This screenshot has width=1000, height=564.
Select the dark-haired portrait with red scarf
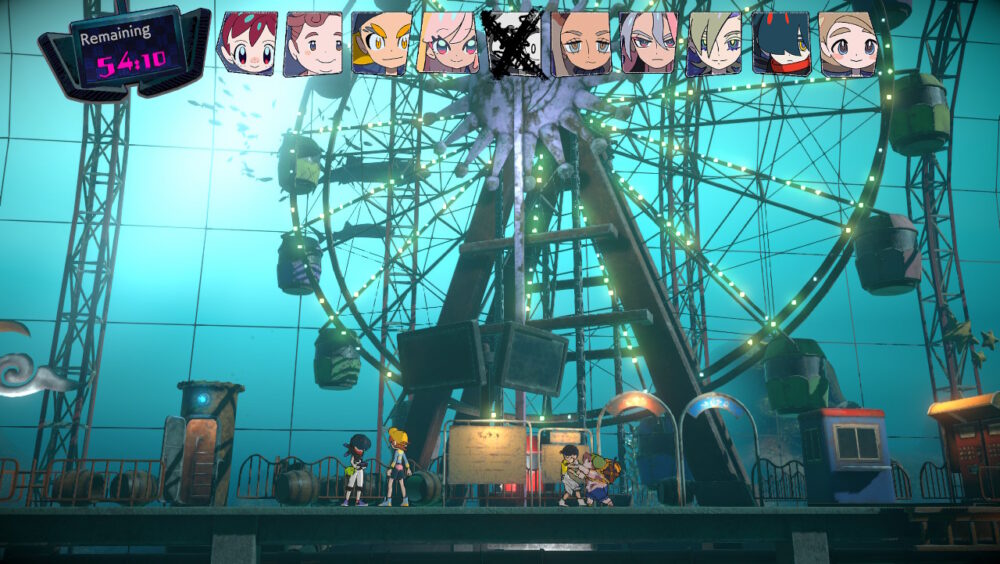781,44
